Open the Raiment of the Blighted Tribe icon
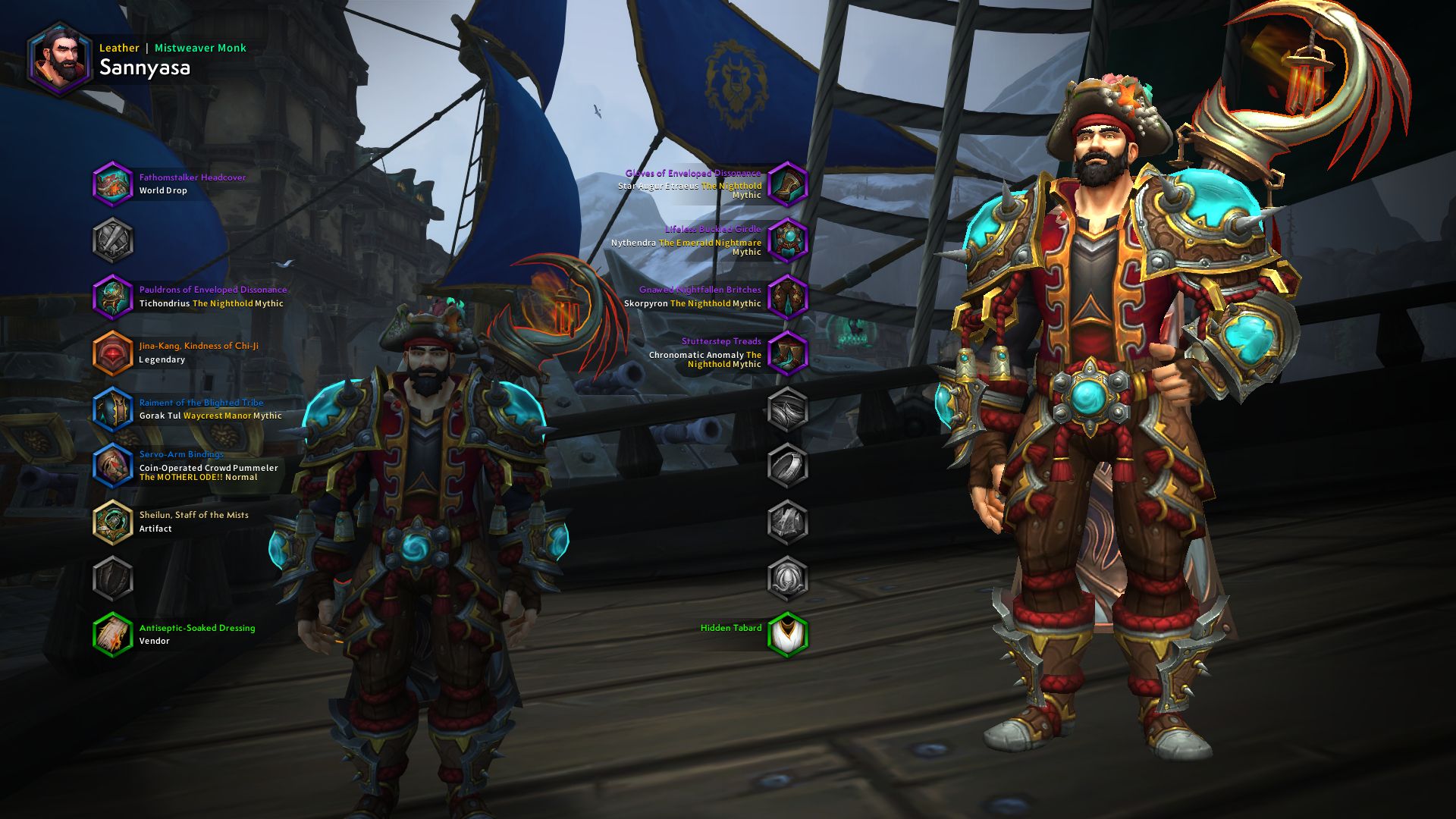Image resolution: width=1456 pixels, height=819 pixels. click(114, 409)
